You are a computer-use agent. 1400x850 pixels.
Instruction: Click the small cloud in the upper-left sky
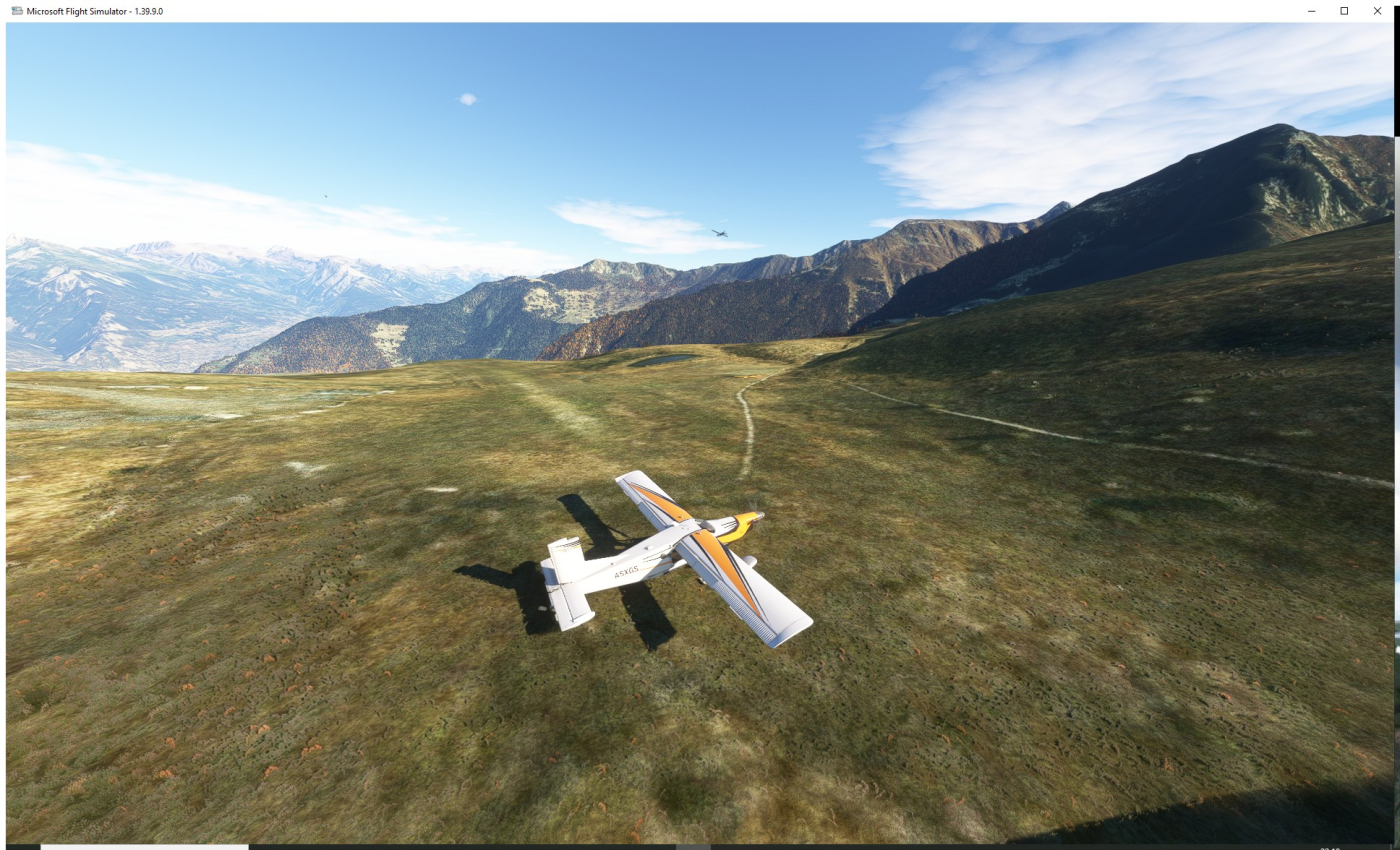pyautogui.click(x=466, y=98)
